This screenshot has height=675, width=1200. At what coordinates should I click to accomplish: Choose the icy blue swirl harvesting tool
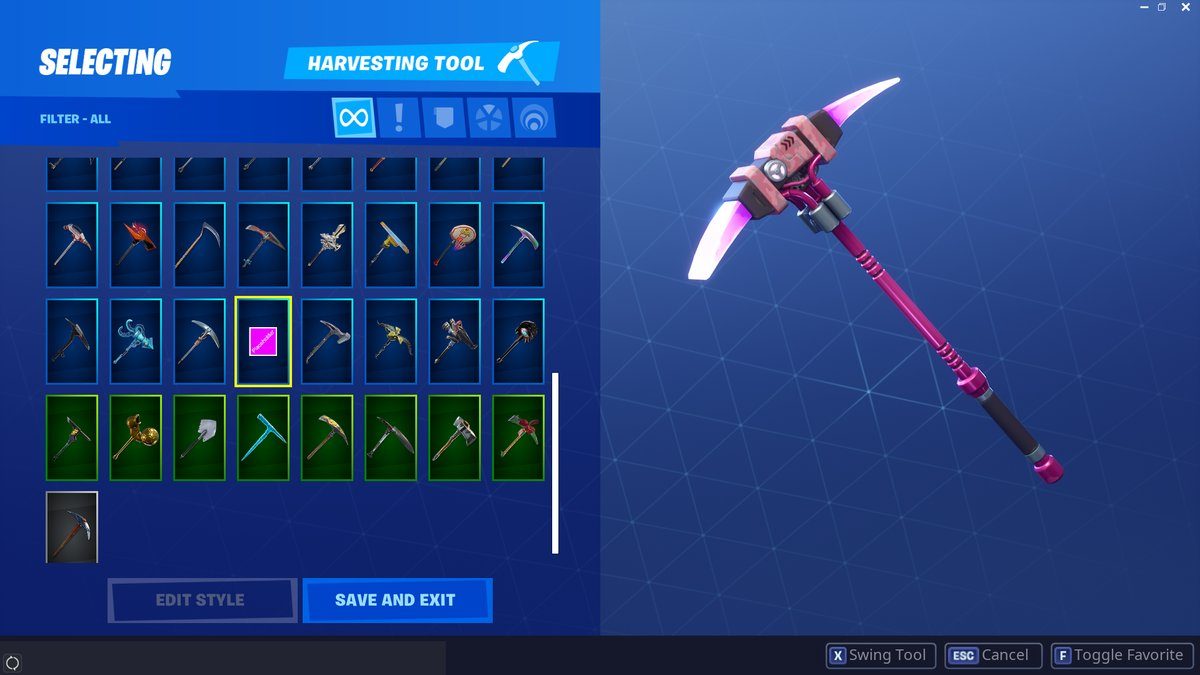coord(135,341)
